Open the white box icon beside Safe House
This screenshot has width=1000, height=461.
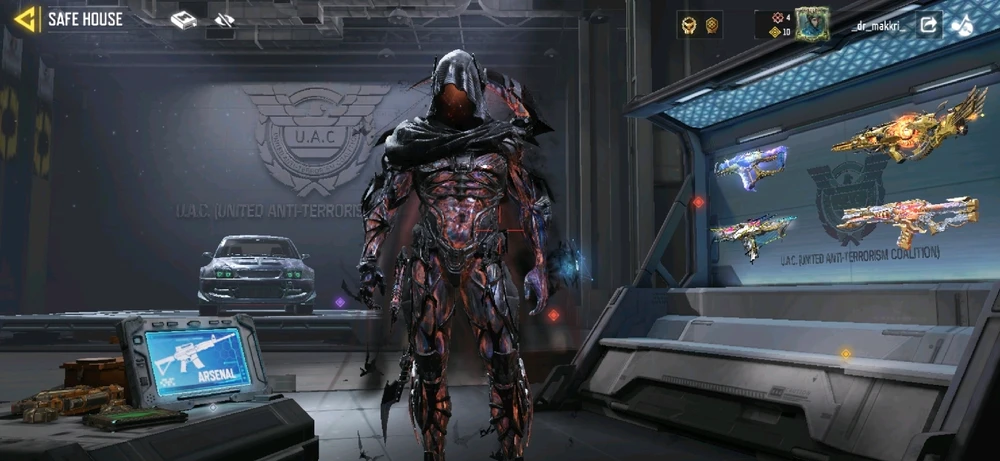pos(183,20)
